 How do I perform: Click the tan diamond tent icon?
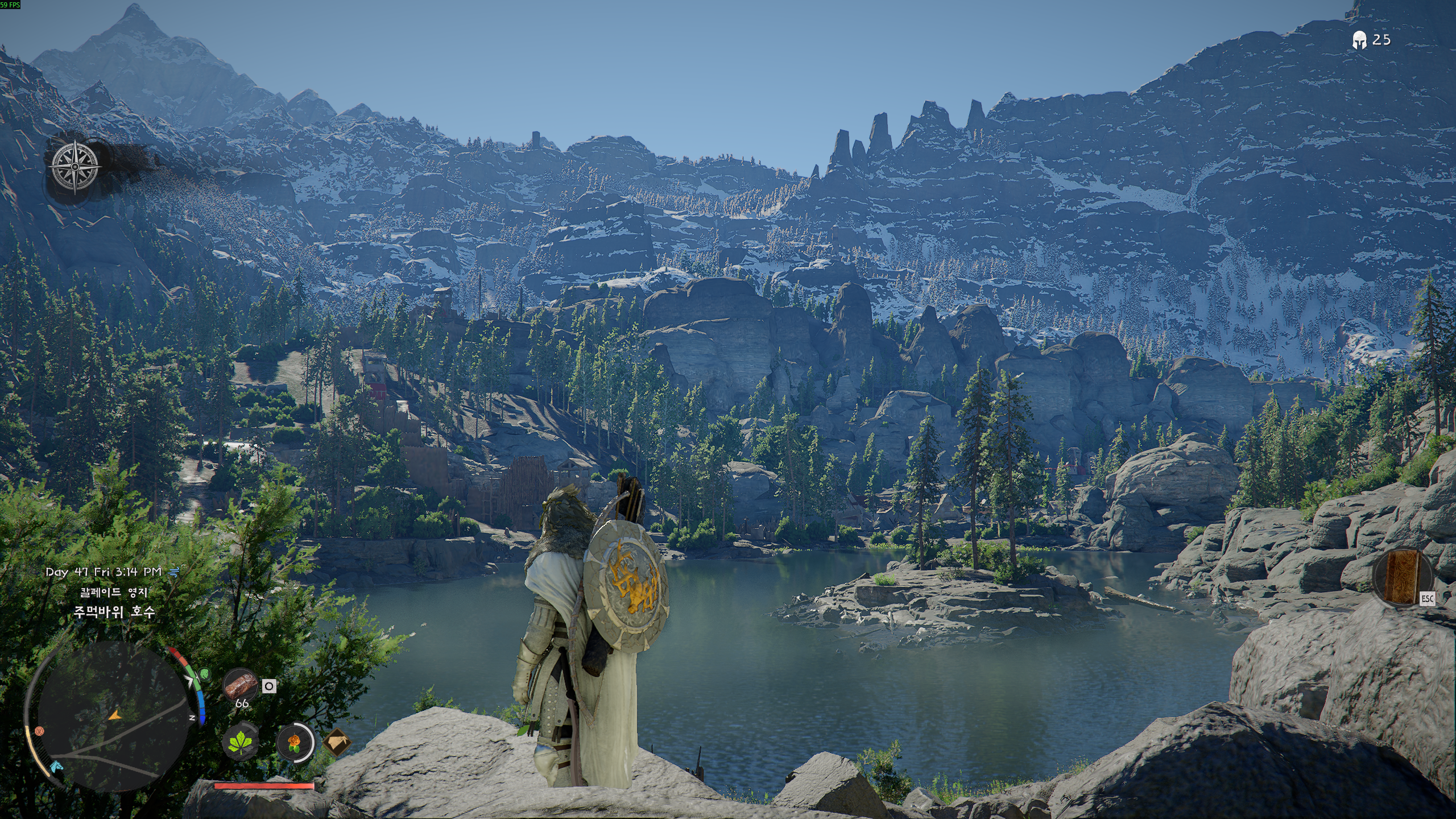[337, 742]
